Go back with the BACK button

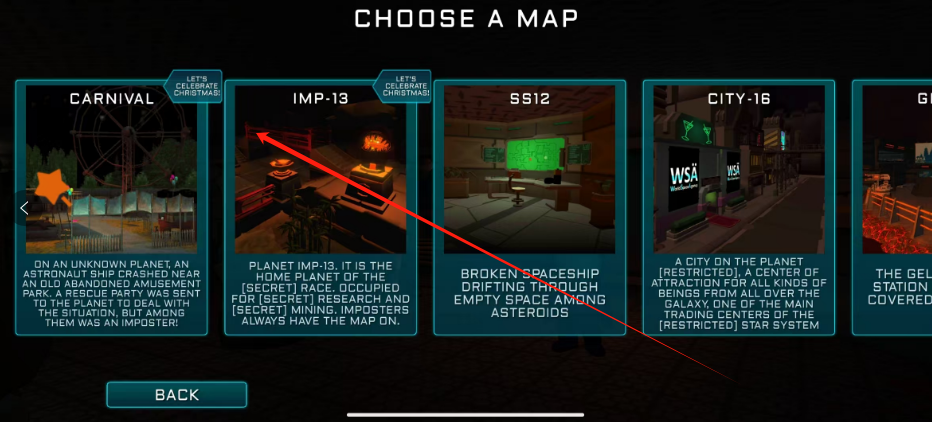click(177, 395)
